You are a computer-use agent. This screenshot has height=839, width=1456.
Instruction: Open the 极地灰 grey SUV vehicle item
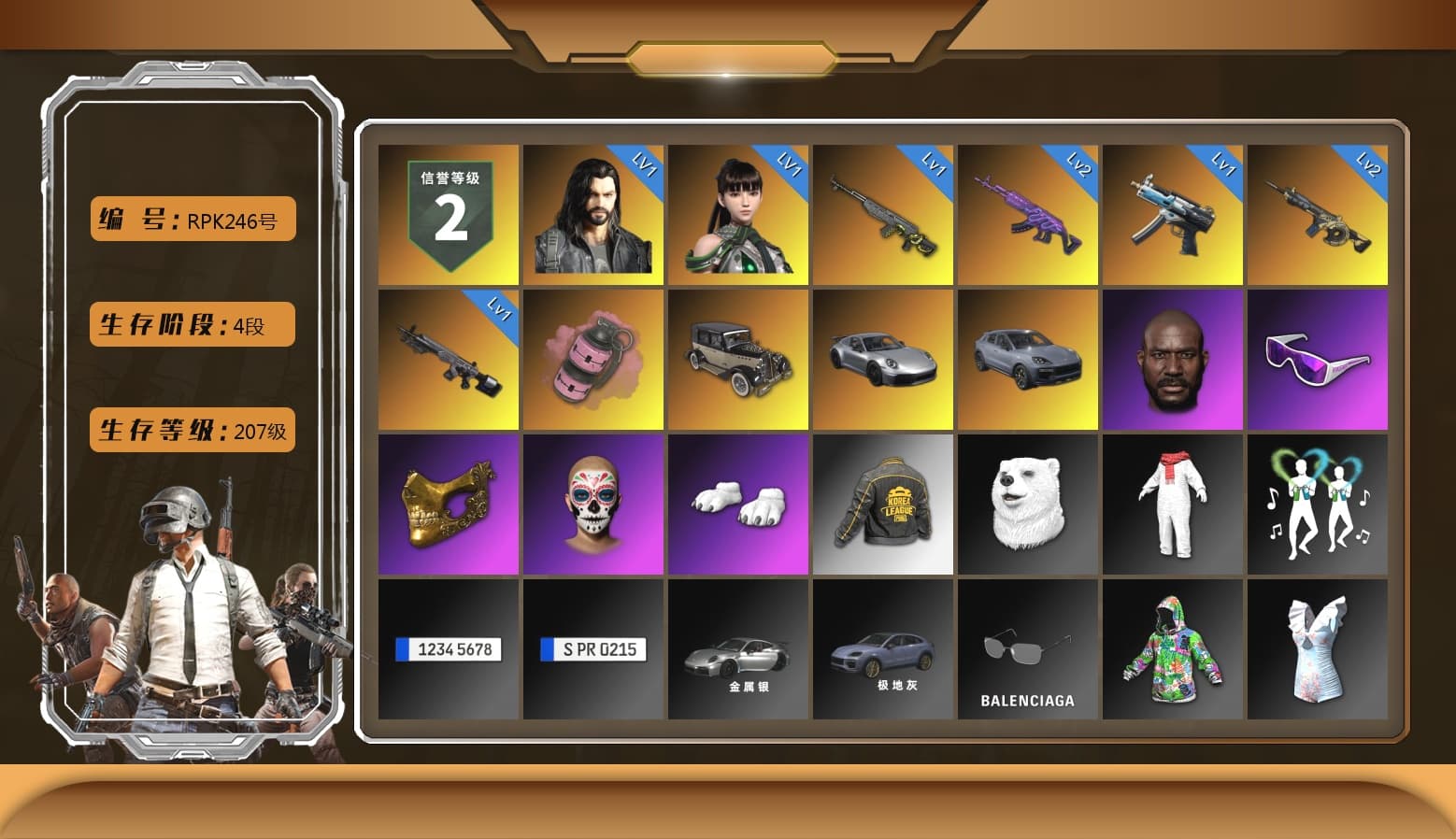883,649
